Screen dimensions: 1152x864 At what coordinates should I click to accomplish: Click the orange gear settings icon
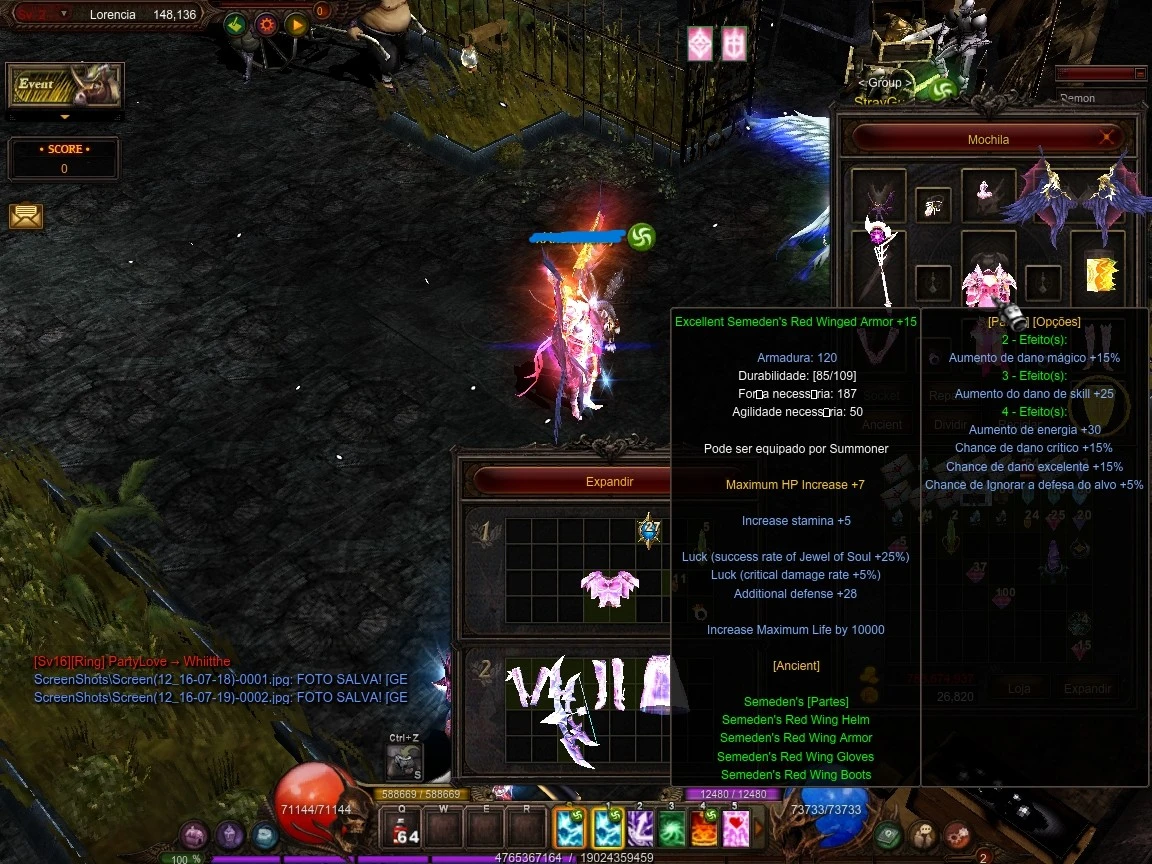(266, 25)
